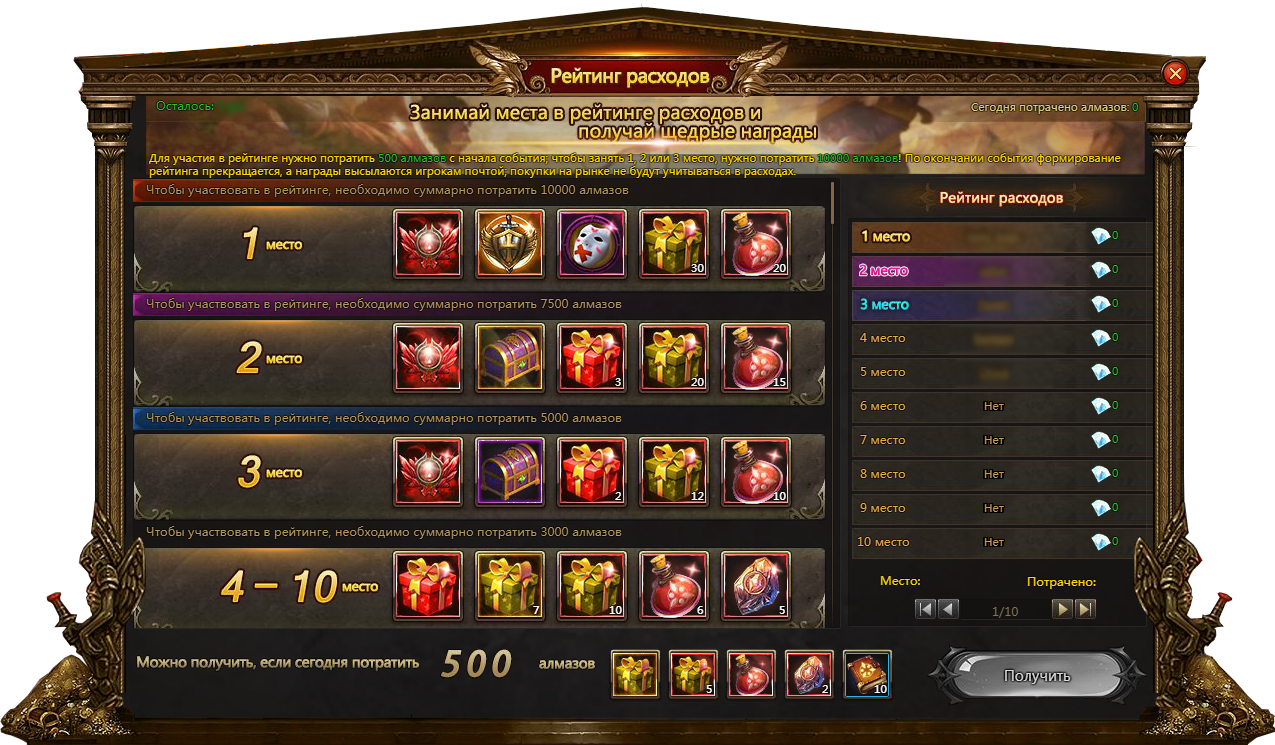Select the white mask reward icon
This screenshot has height=745, width=1275.
point(592,244)
